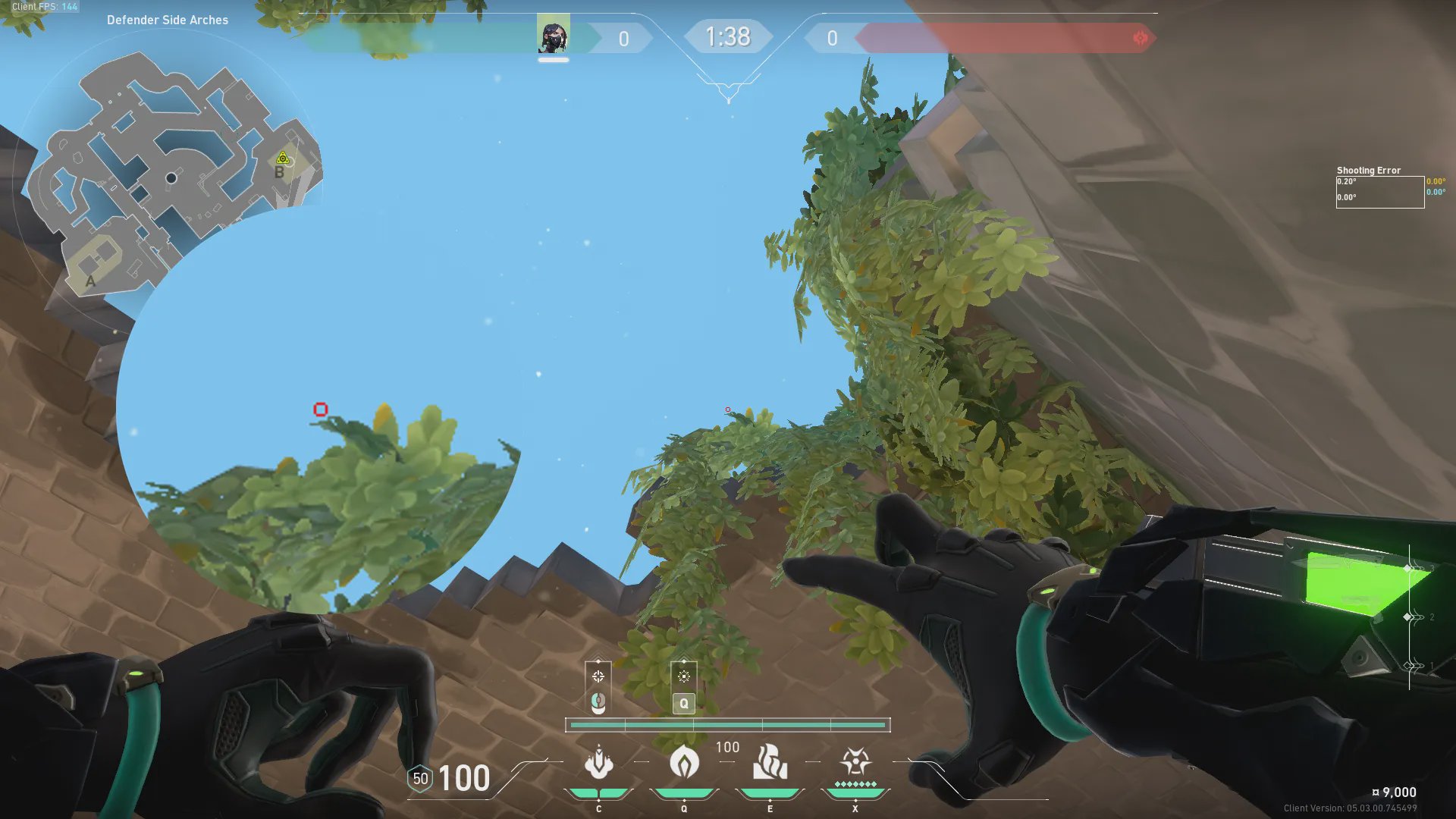
Task: Activate the Poison Cloud ability icon
Action: [x=684, y=763]
